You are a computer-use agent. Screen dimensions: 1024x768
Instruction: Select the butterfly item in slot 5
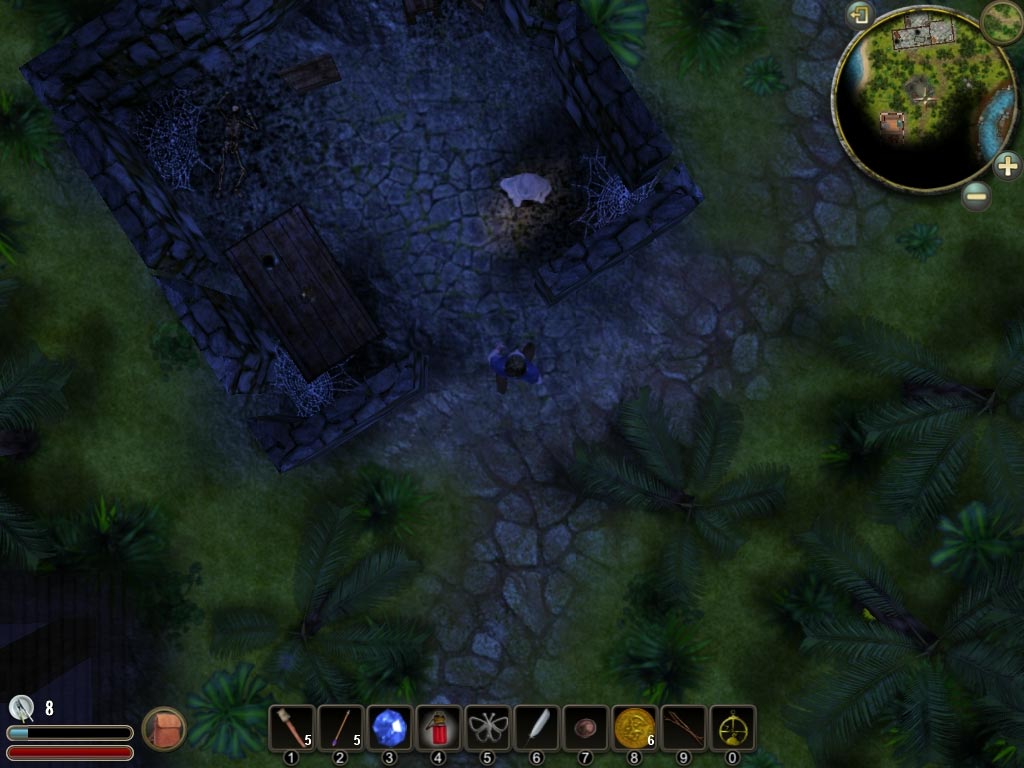pos(487,727)
